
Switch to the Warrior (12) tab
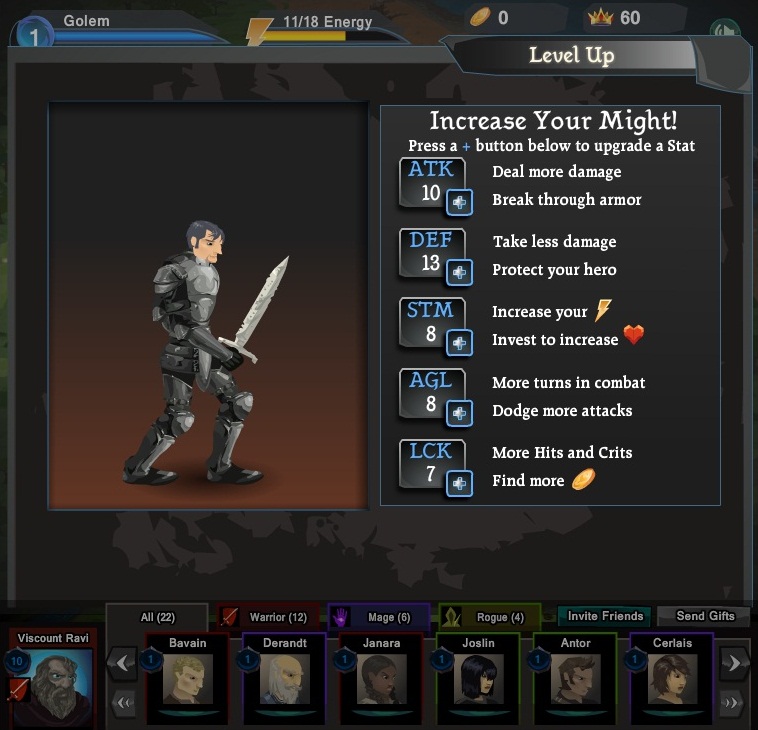tap(267, 618)
